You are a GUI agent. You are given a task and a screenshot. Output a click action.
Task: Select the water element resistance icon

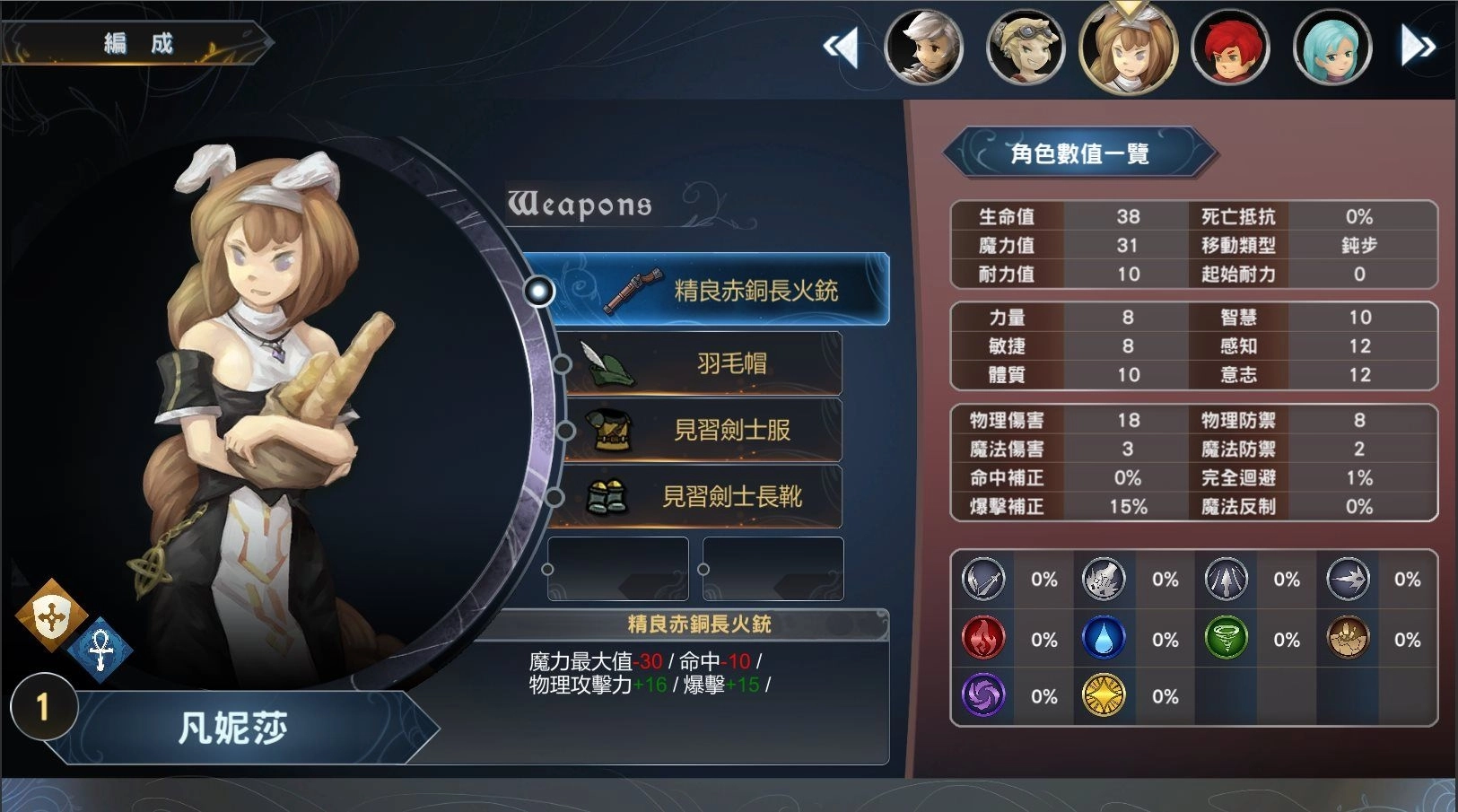pyautogui.click(x=1104, y=638)
